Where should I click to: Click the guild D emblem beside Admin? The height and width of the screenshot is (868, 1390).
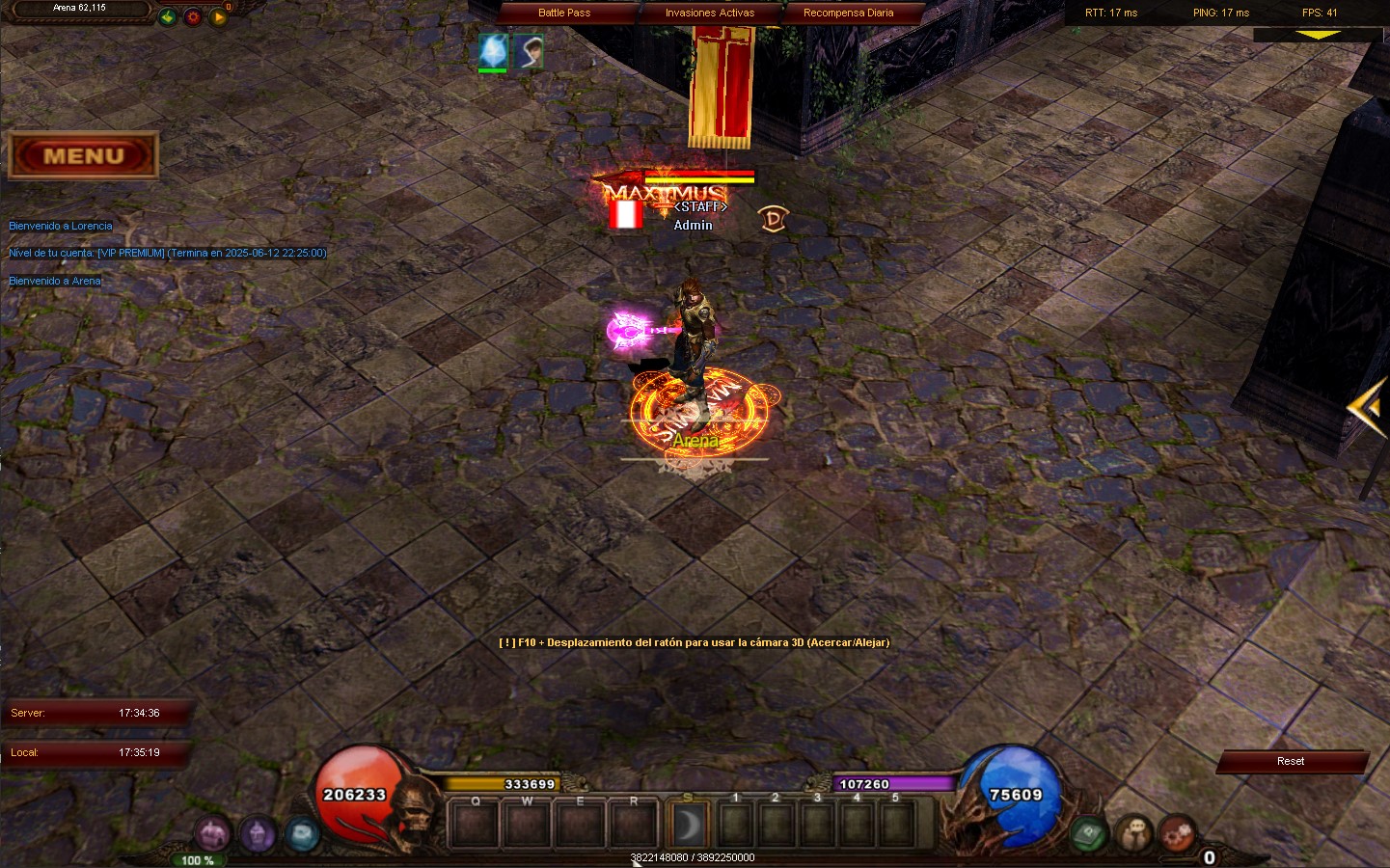click(x=773, y=219)
